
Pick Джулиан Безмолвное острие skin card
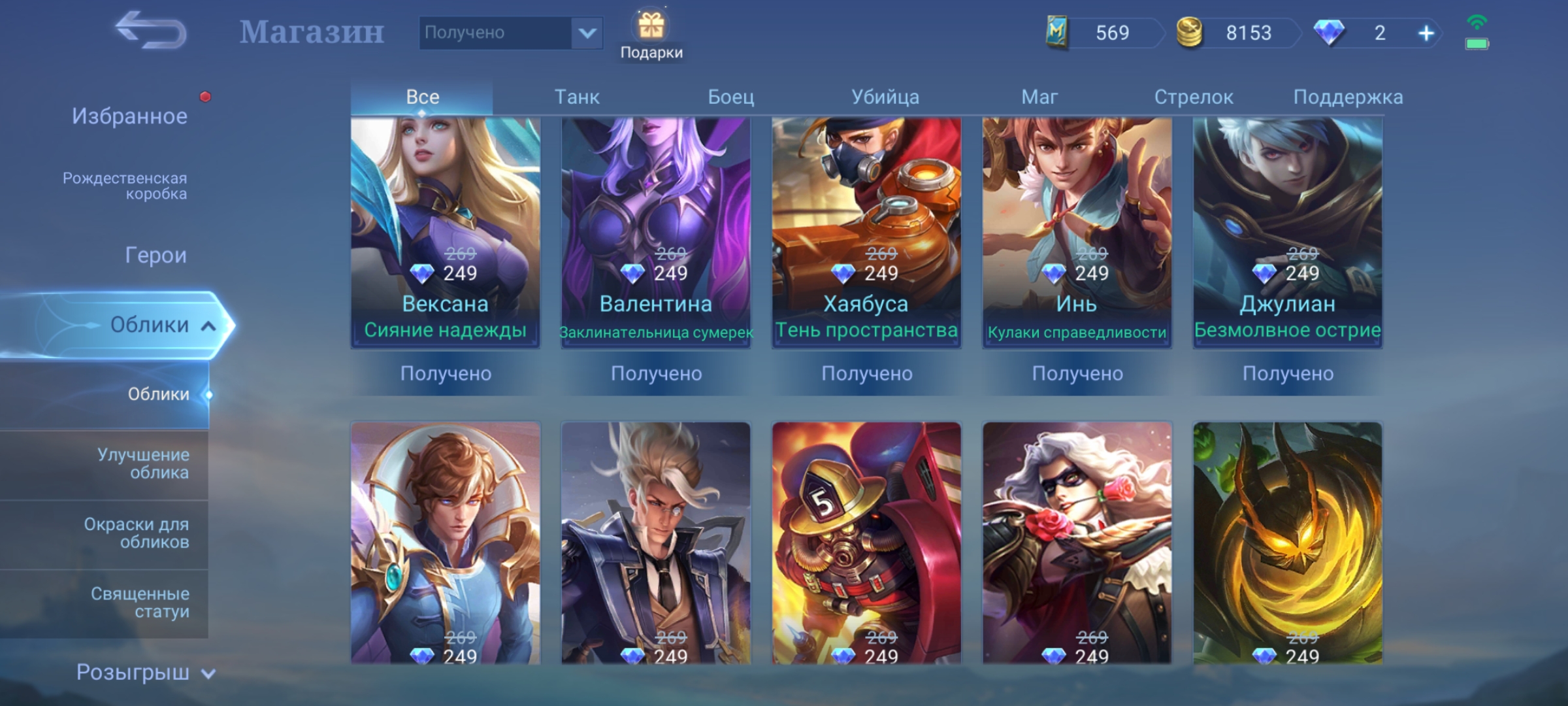click(x=1287, y=232)
